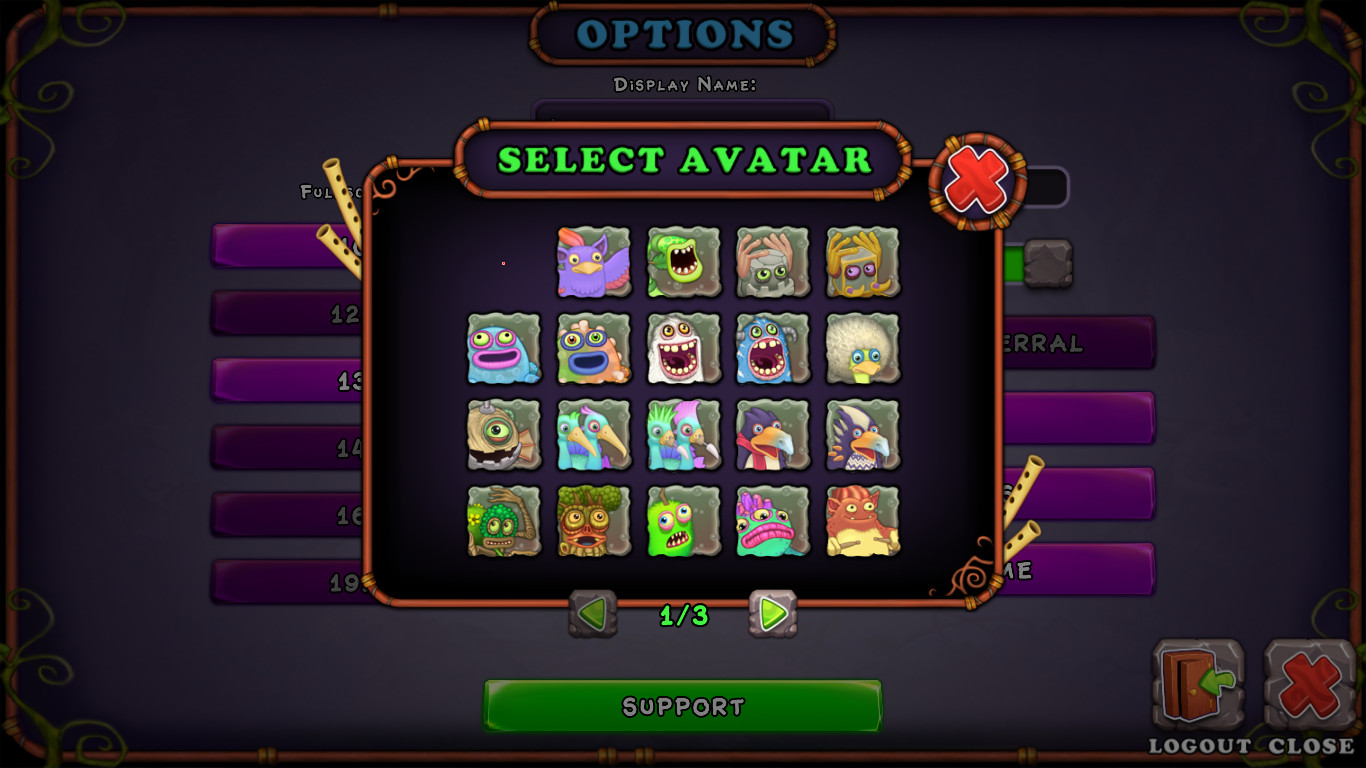
Task: Select the stone monster covering its head avatar
Action: [772, 263]
